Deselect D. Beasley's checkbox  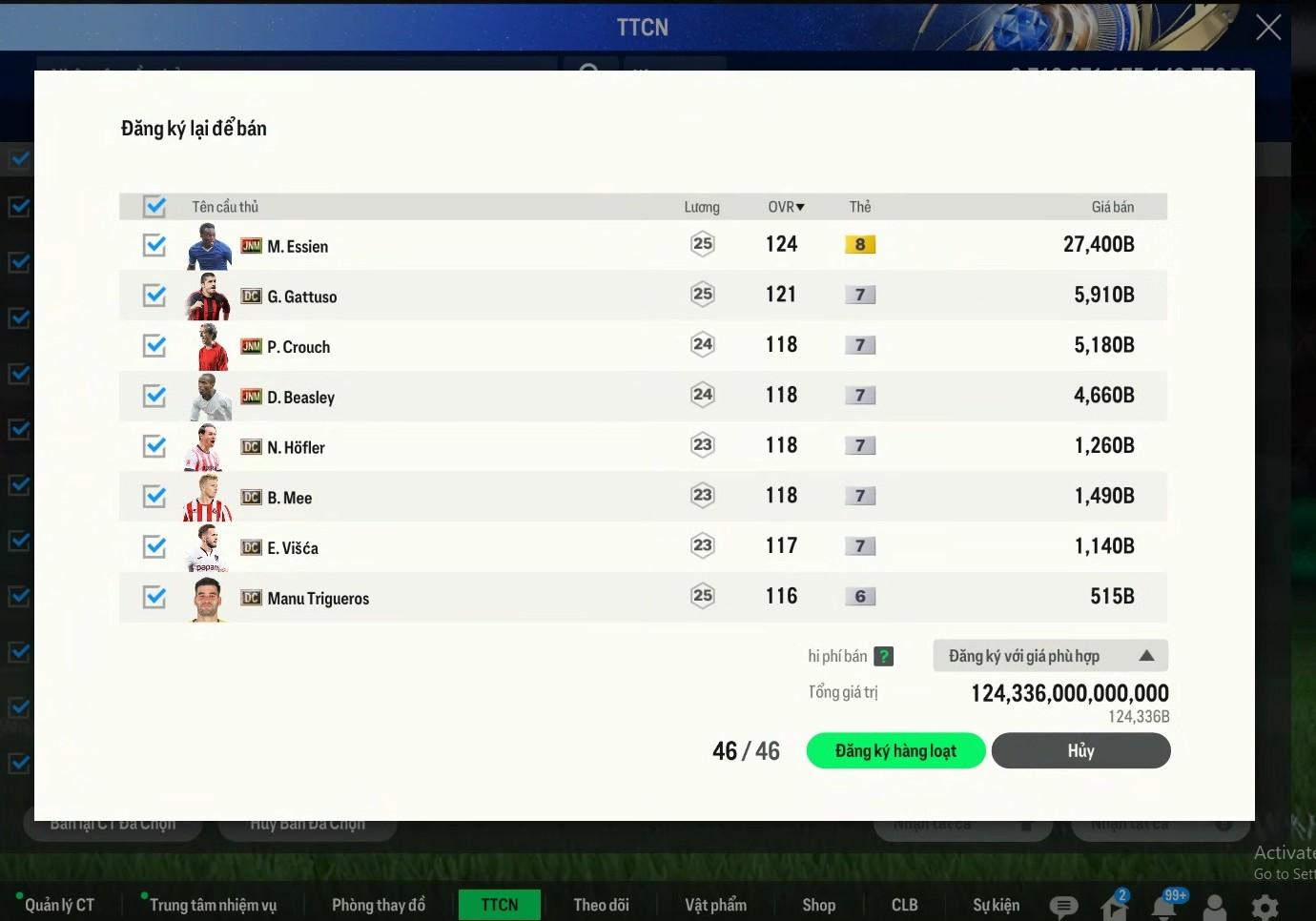(x=154, y=396)
